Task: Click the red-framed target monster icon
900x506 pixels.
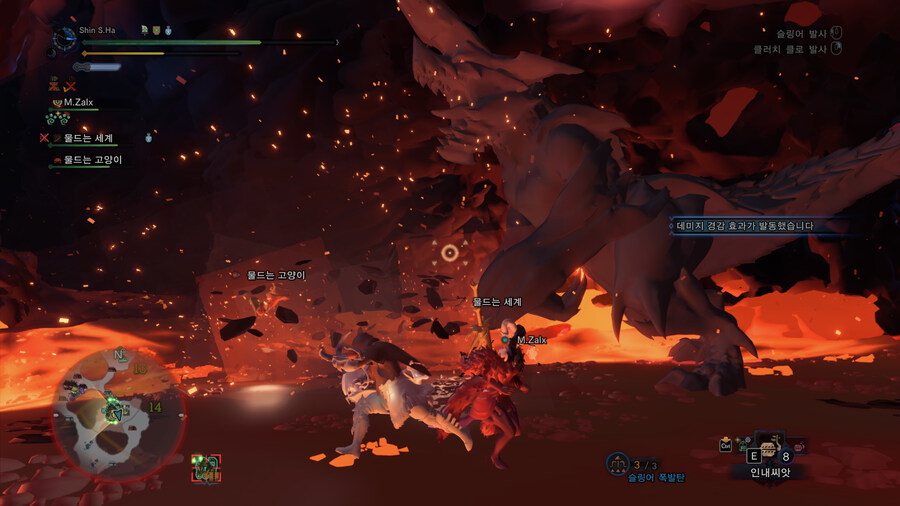Action: (206, 467)
